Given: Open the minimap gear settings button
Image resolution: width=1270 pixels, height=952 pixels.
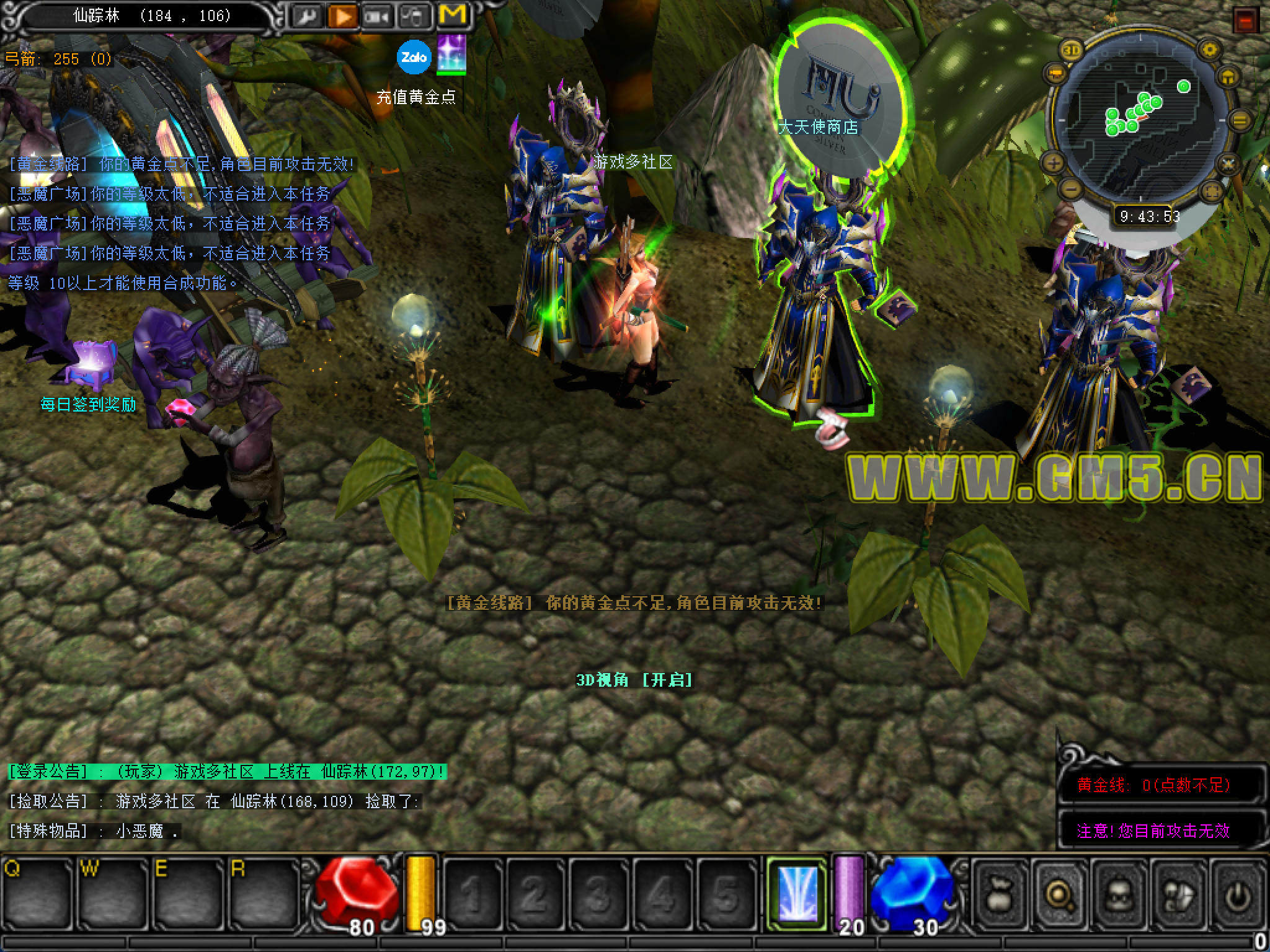Looking at the screenshot, I should (1209, 50).
